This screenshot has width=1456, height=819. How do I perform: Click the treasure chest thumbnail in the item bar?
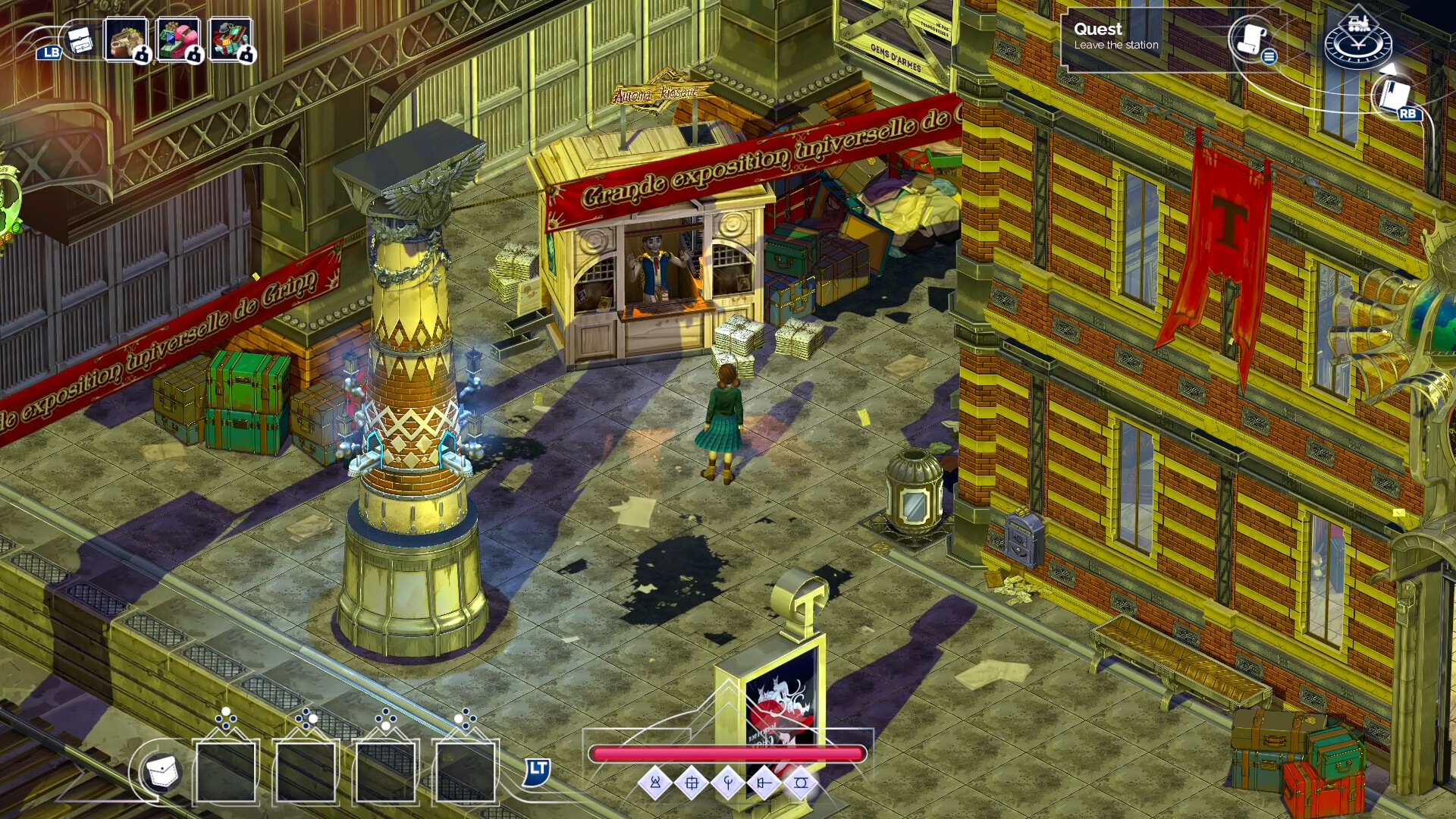(x=126, y=40)
